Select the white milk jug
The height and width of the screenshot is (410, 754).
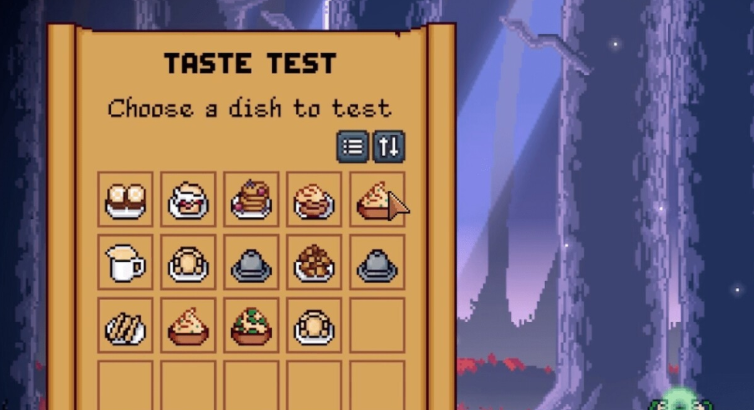pyautogui.click(x=126, y=263)
